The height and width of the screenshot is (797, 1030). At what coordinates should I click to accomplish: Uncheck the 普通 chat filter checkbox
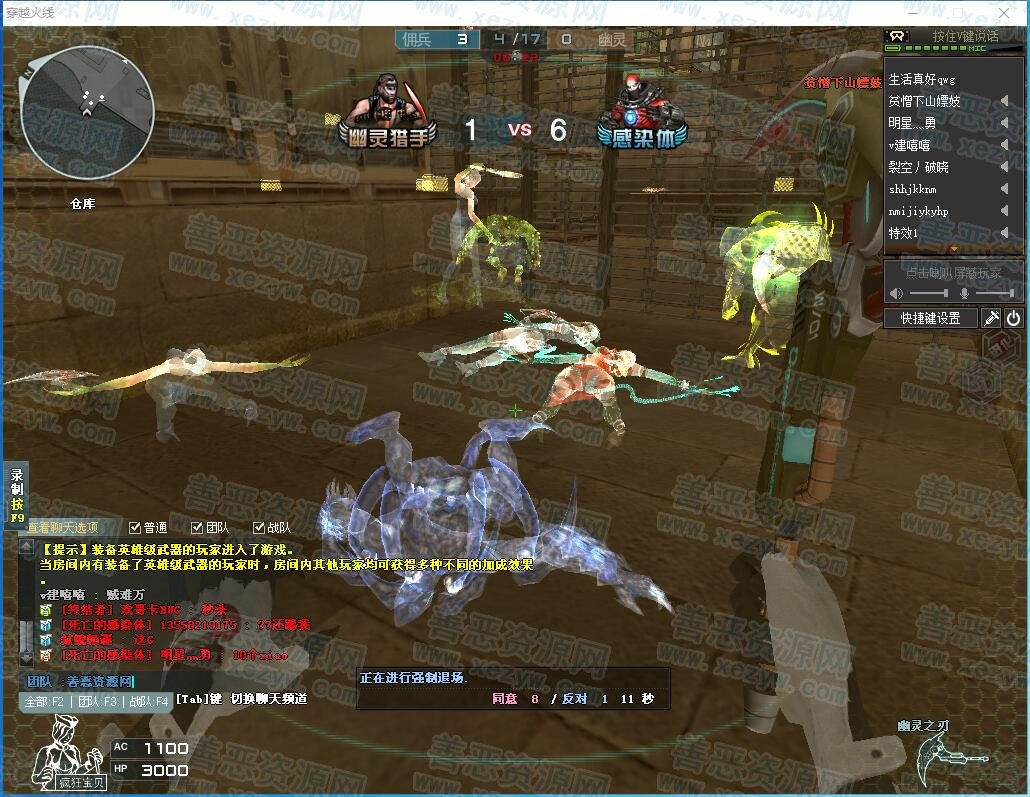(x=136, y=527)
